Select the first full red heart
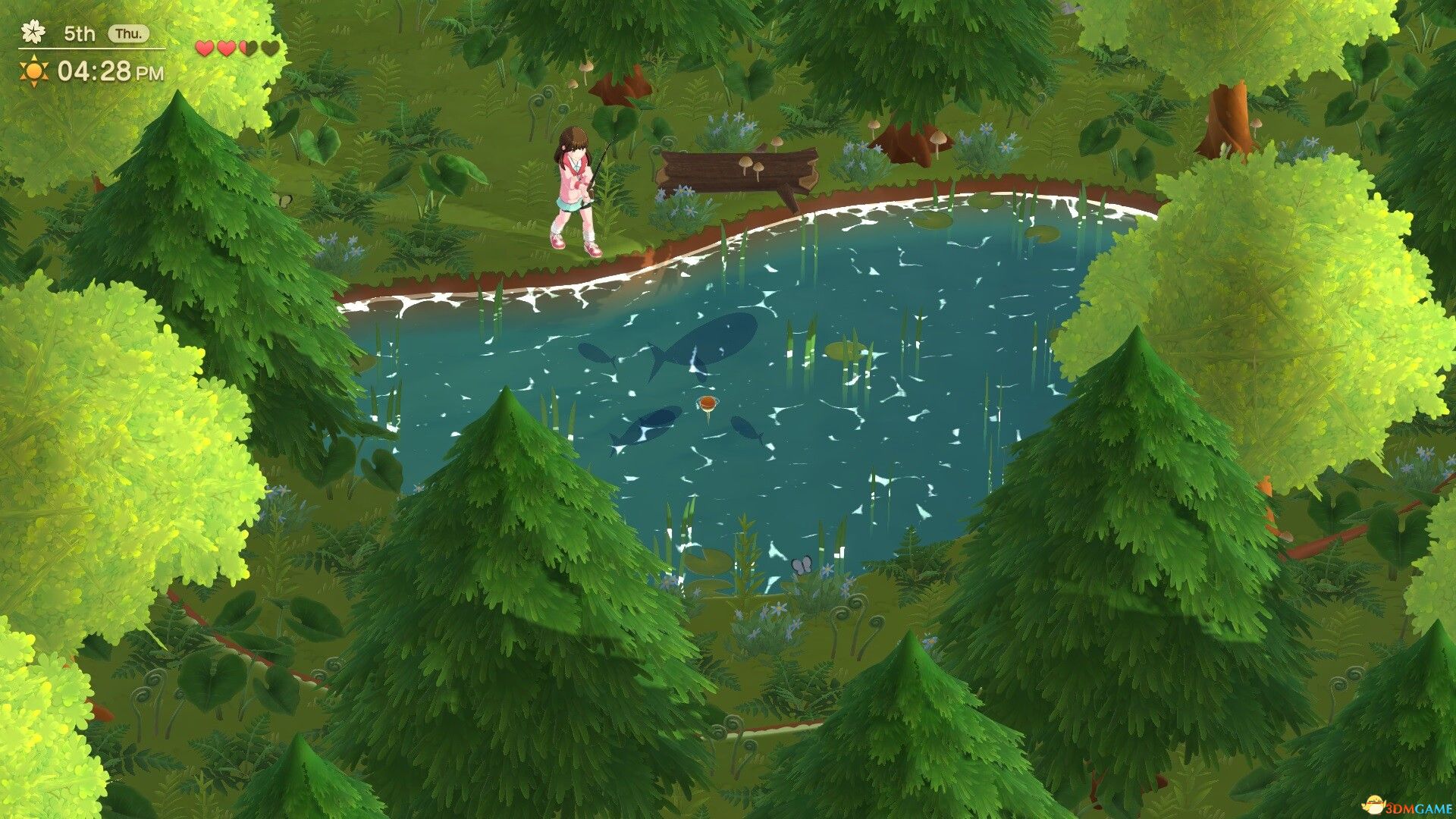 coord(203,49)
